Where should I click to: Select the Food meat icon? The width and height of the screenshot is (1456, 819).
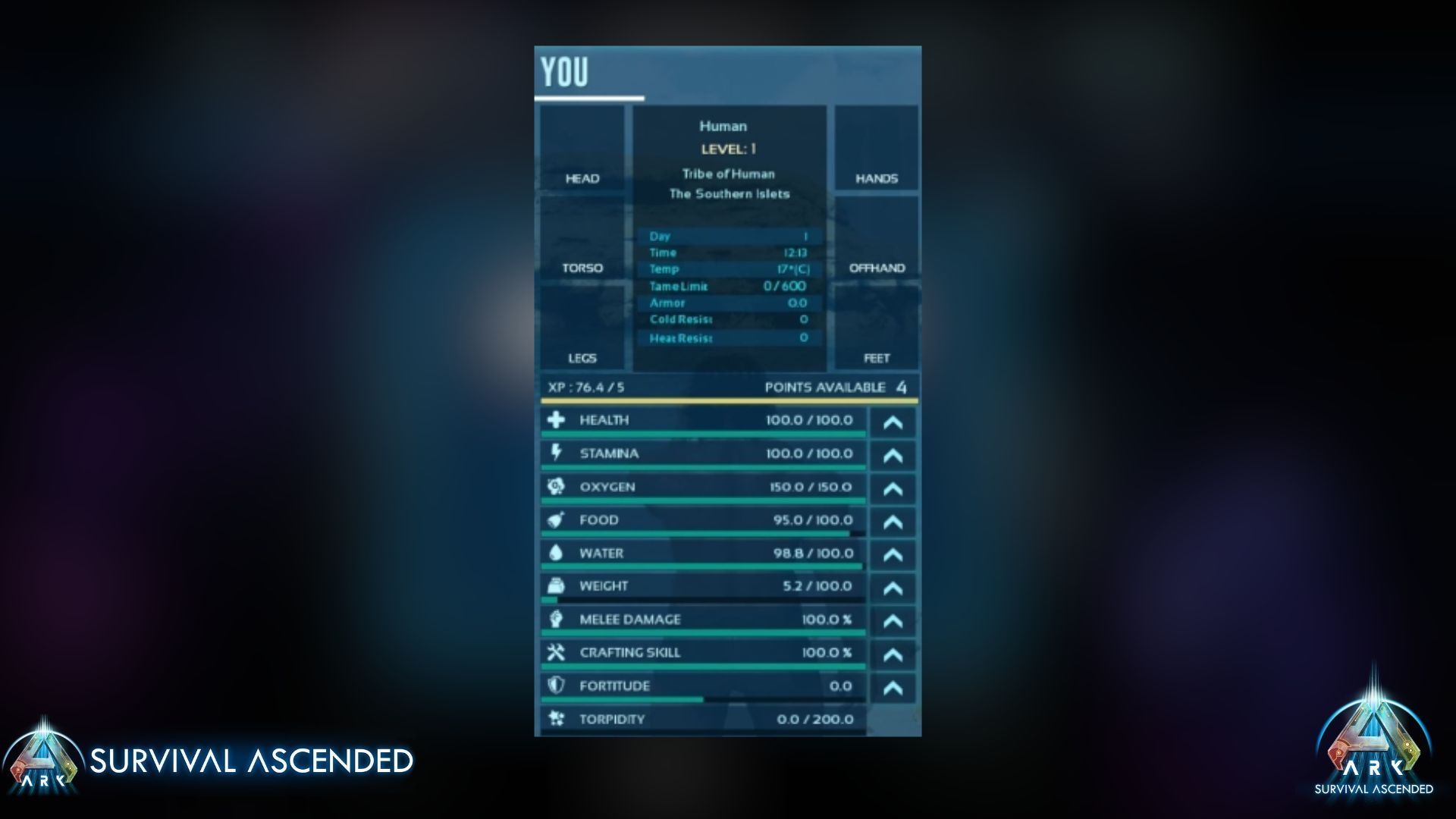coord(557,519)
